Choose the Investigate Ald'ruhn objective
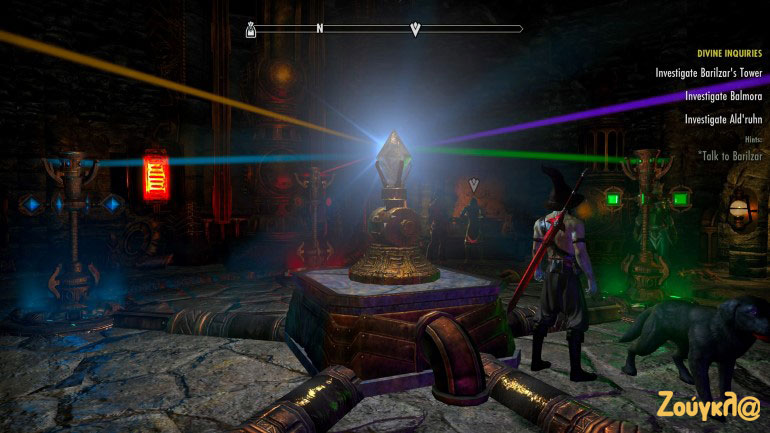Image resolution: width=770 pixels, height=433 pixels. (x=723, y=119)
